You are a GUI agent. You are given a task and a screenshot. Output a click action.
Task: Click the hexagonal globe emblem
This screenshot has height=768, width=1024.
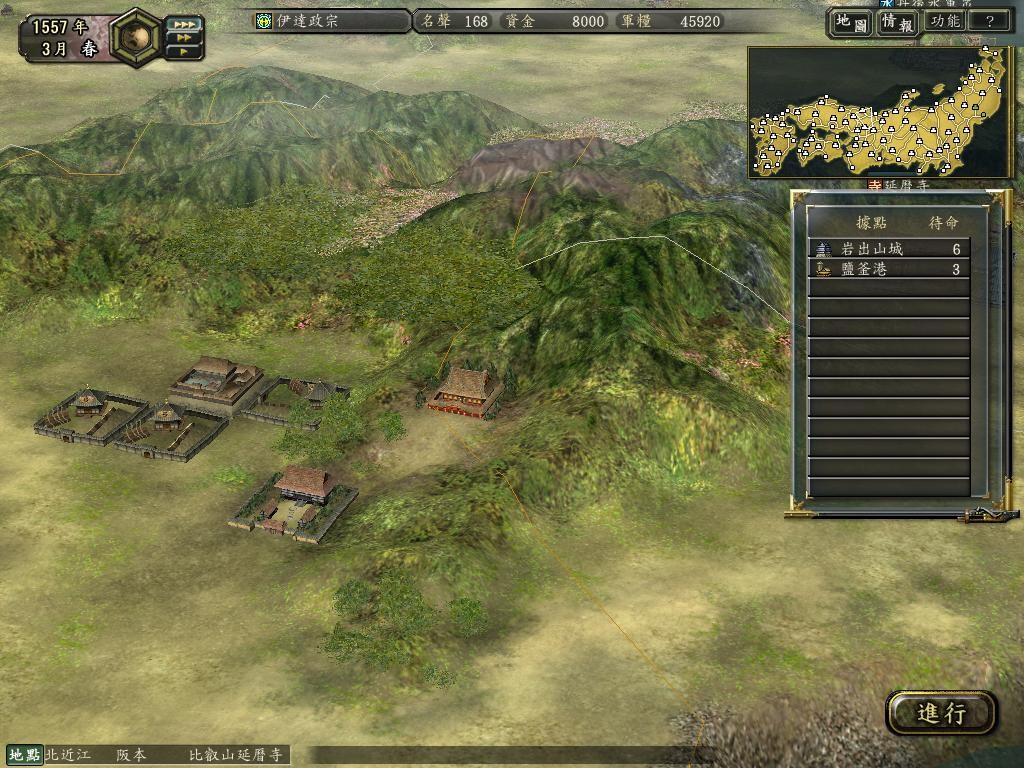[138, 36]
